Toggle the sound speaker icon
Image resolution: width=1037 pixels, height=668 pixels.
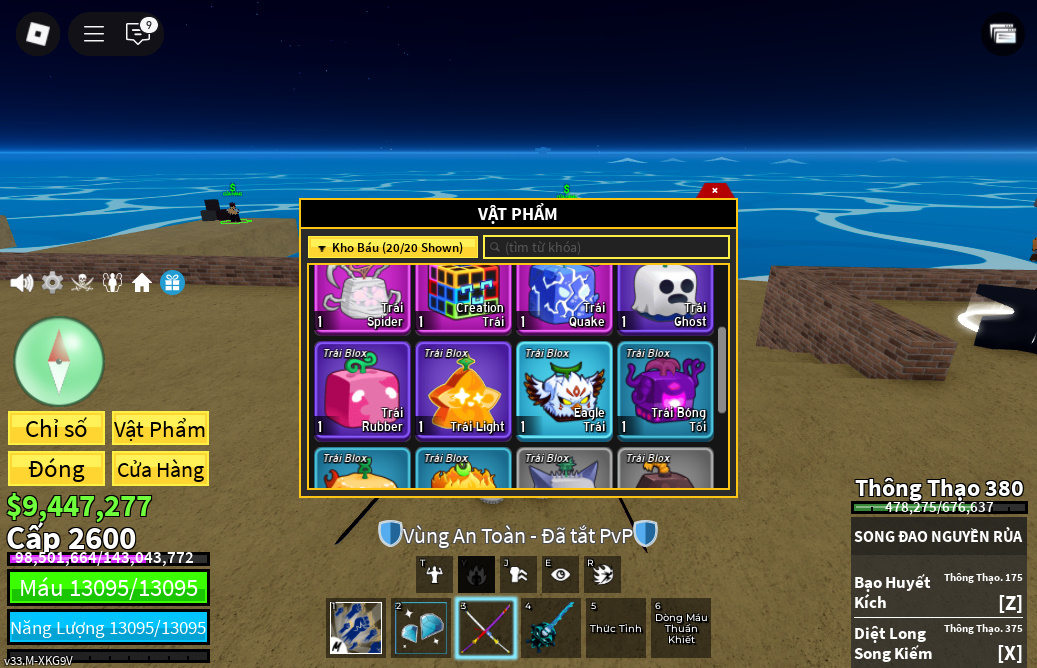[21, 283]
